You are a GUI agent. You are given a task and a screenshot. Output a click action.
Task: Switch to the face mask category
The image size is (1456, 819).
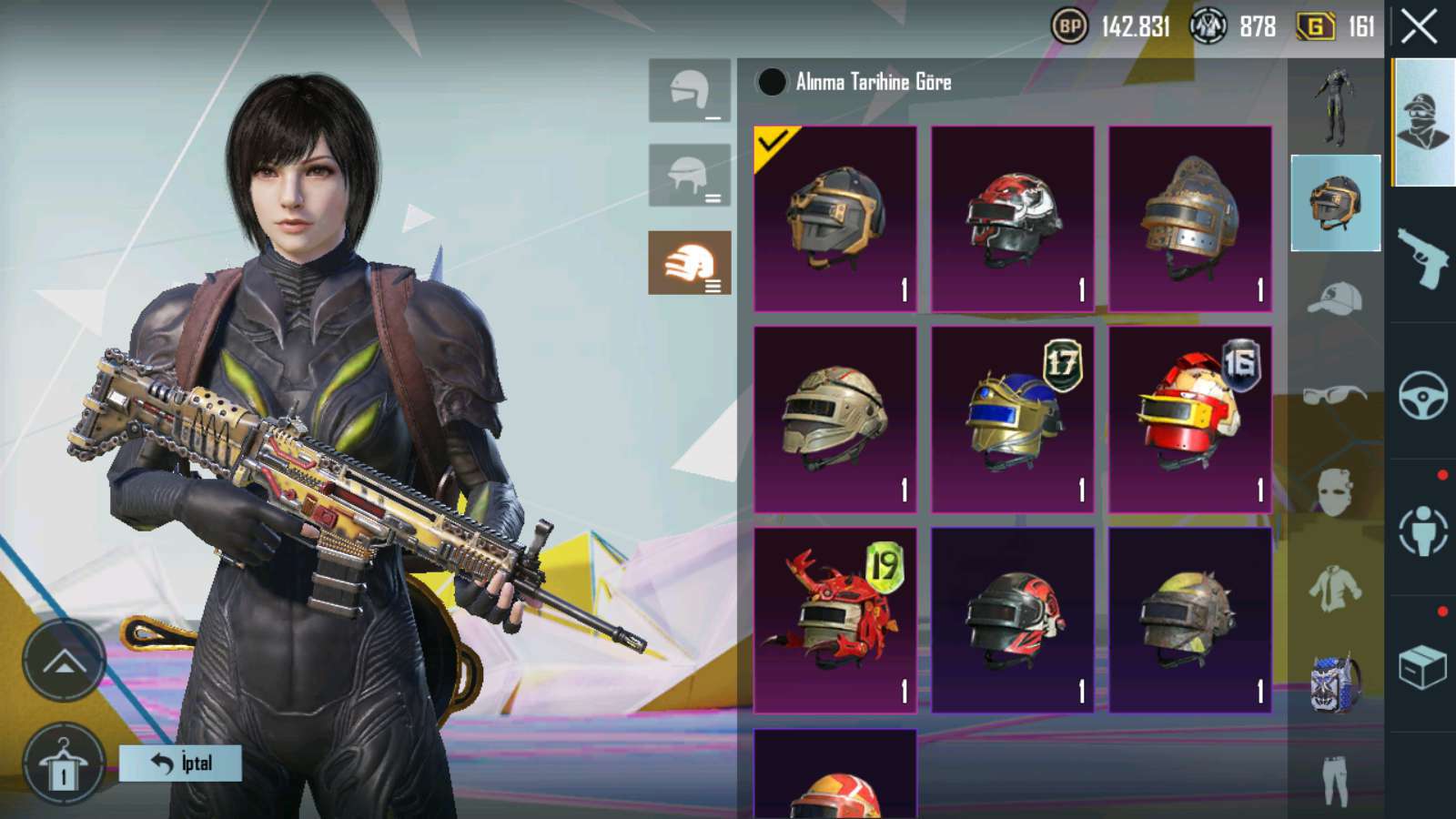point(1335,491)
